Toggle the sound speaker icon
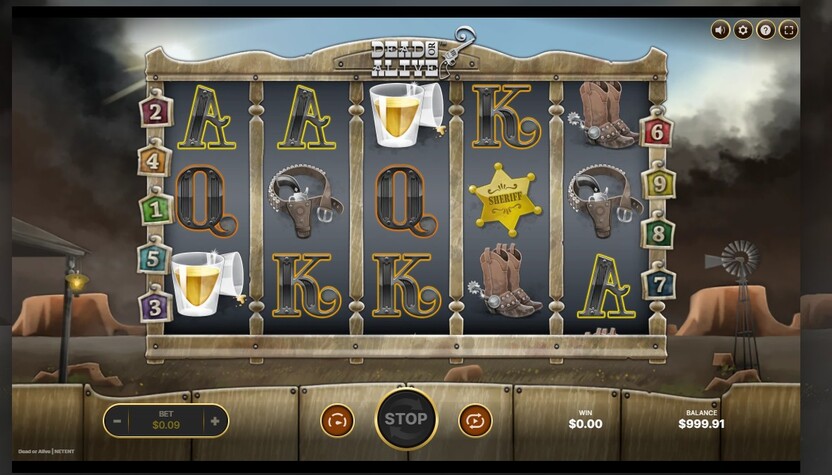 pos(720,30)
